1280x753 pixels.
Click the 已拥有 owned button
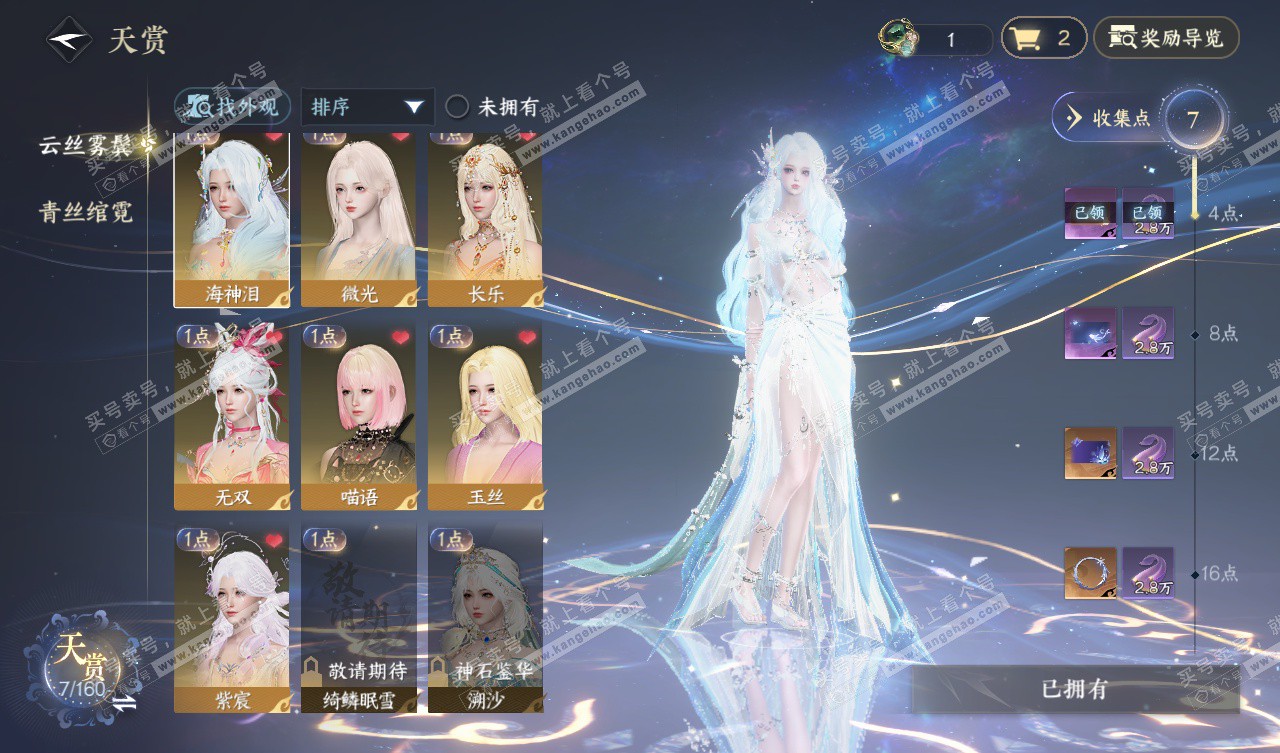coord(1075,689)
